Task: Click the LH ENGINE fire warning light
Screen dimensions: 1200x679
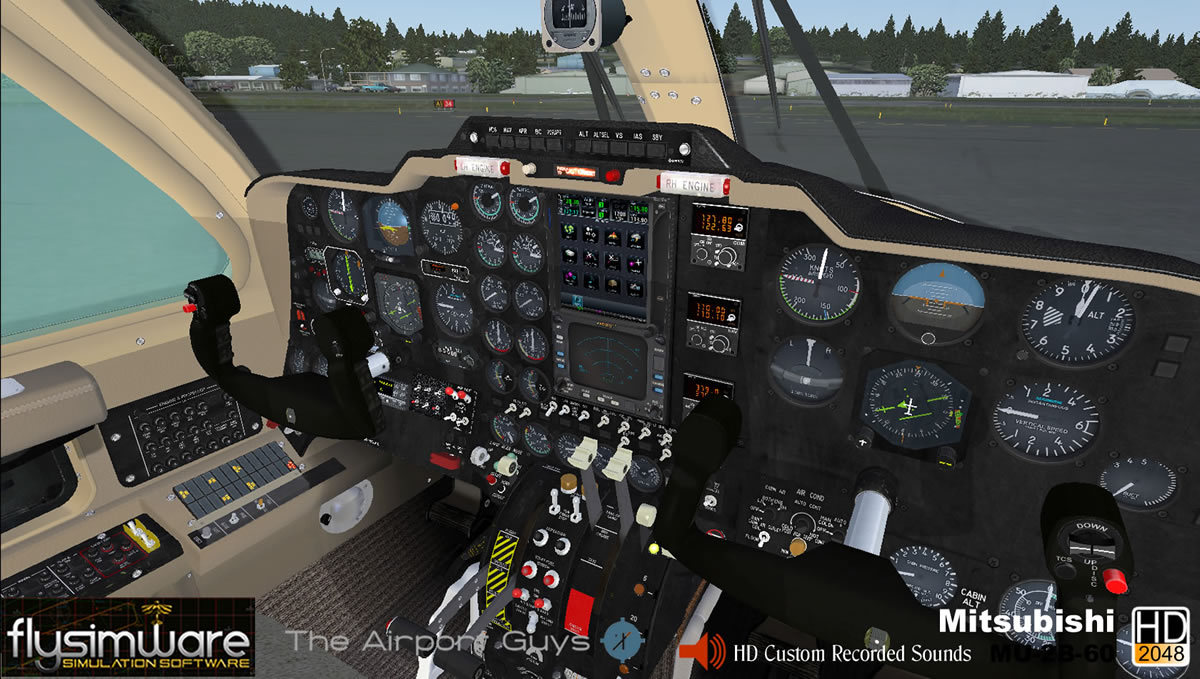Action: coord(482,165)
